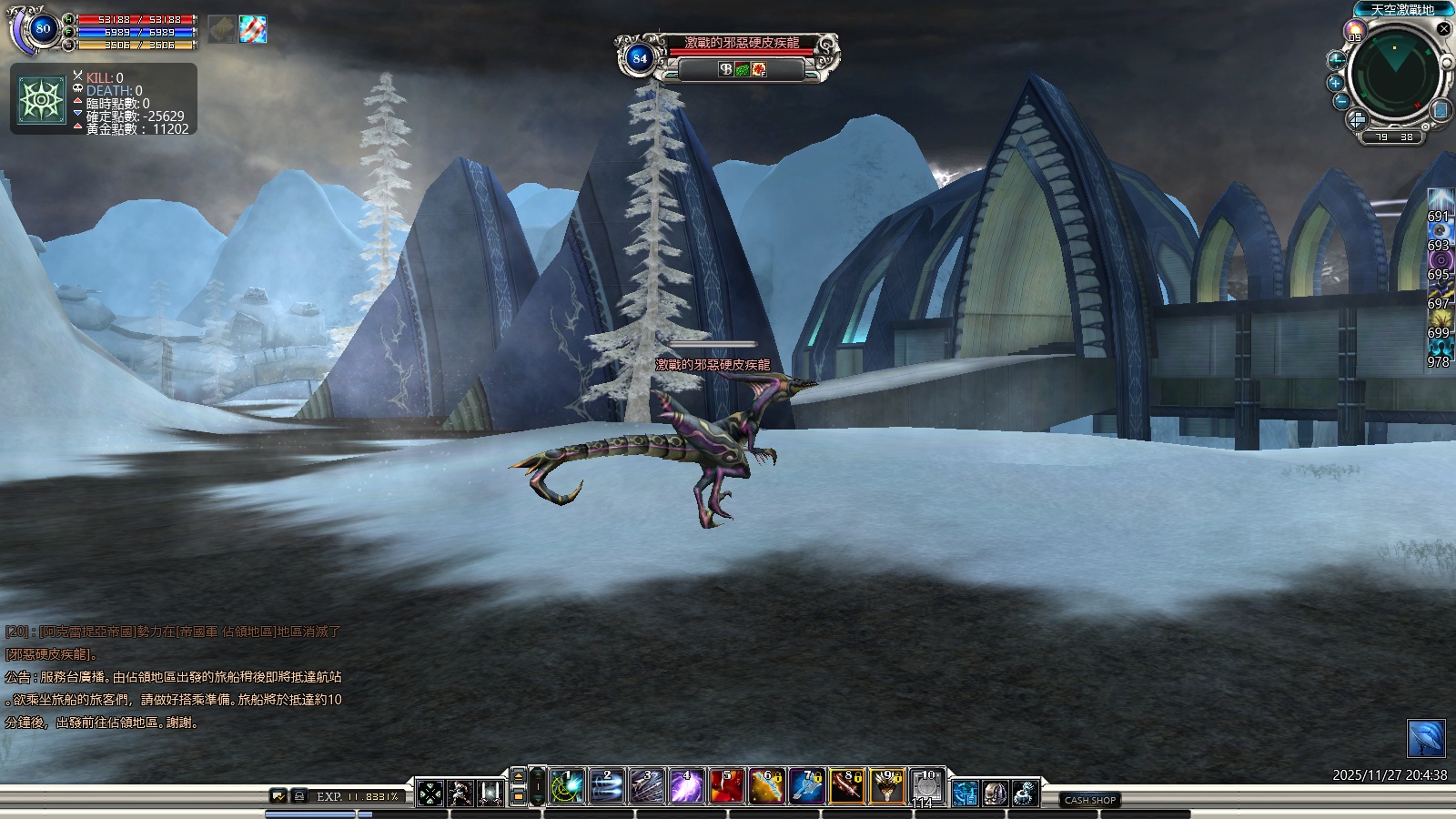The height and width of the screenshot is (819, 1456).
Task: Close the minimap with its X button
Action: (x=1443, y=29)
